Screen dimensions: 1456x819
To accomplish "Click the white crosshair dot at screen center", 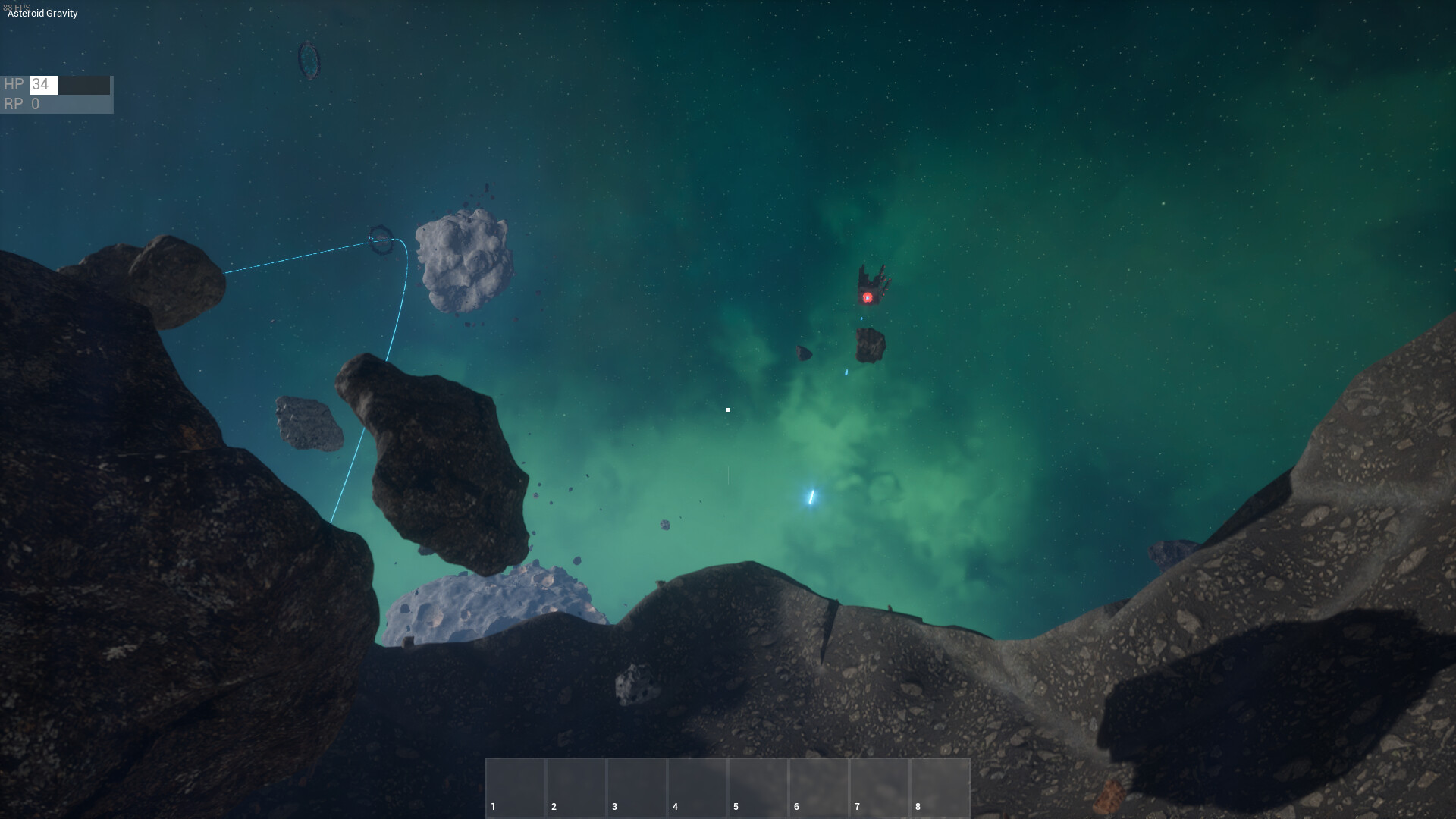I will coord(728,409).
